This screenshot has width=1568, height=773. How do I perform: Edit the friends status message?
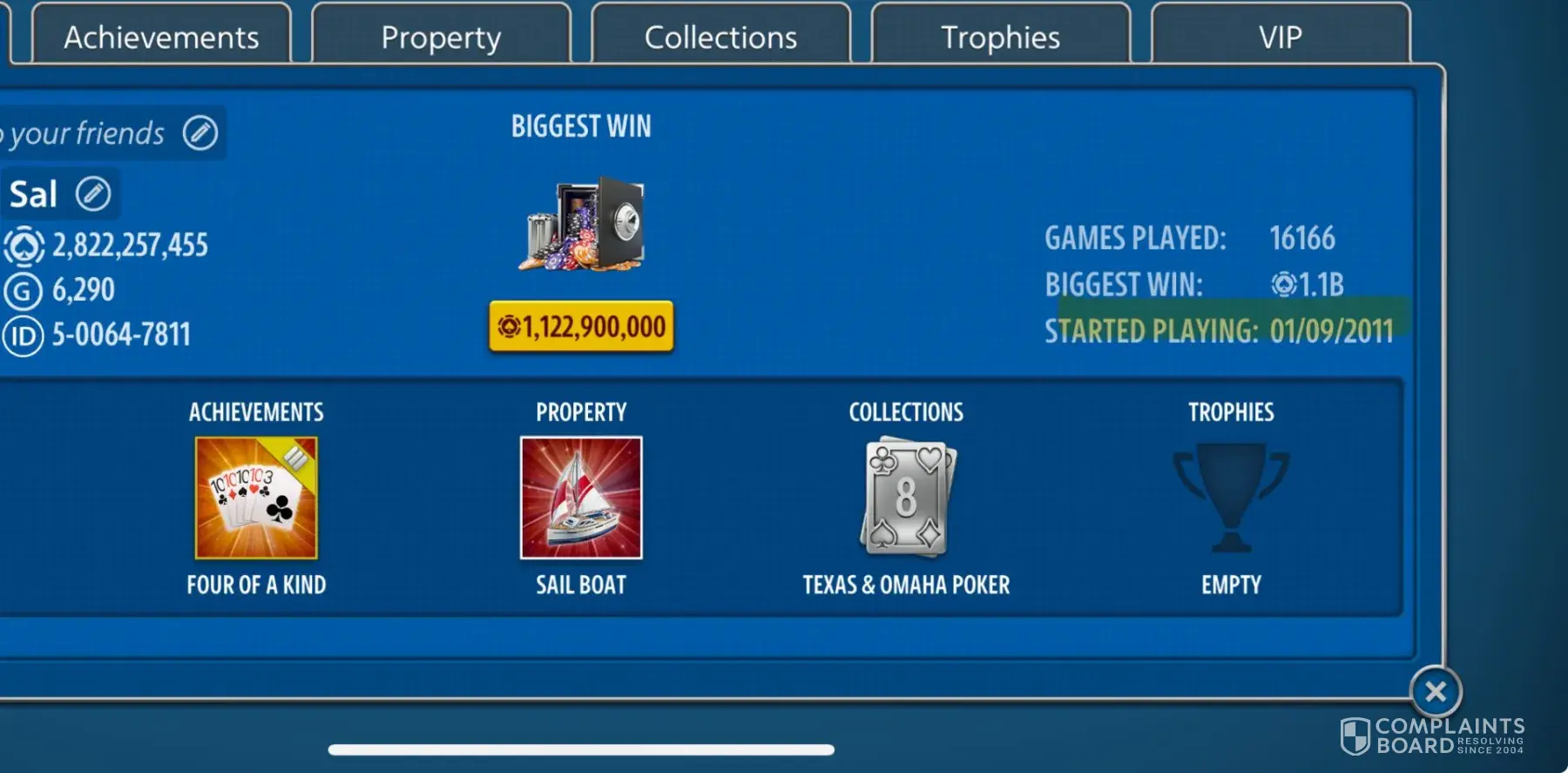click(x=200, y=132)
